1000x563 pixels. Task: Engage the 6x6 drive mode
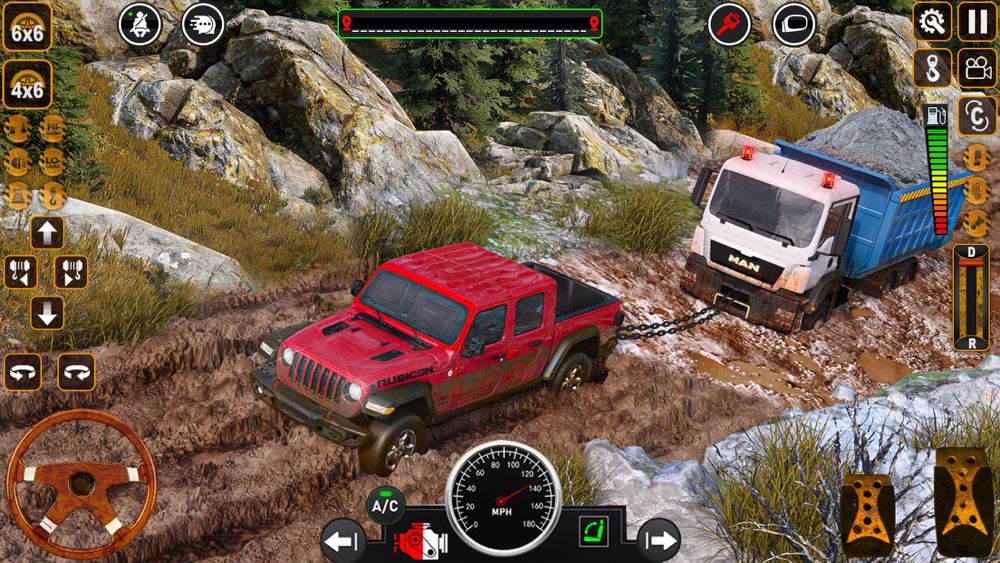point(27,26)
